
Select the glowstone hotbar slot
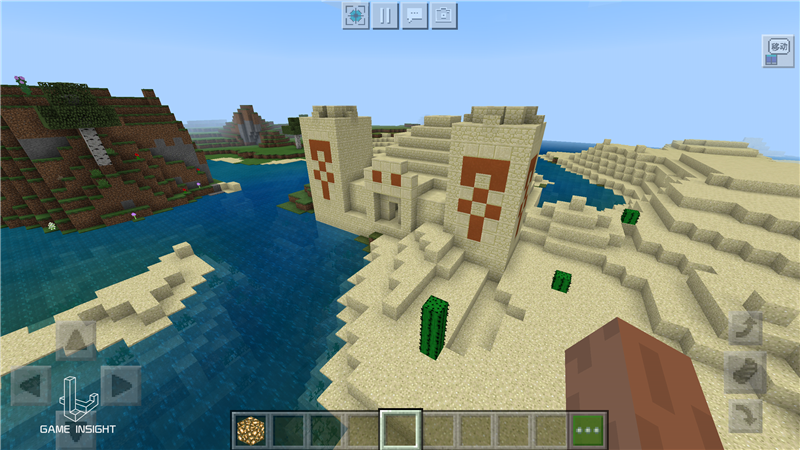(x=251, y=430)
